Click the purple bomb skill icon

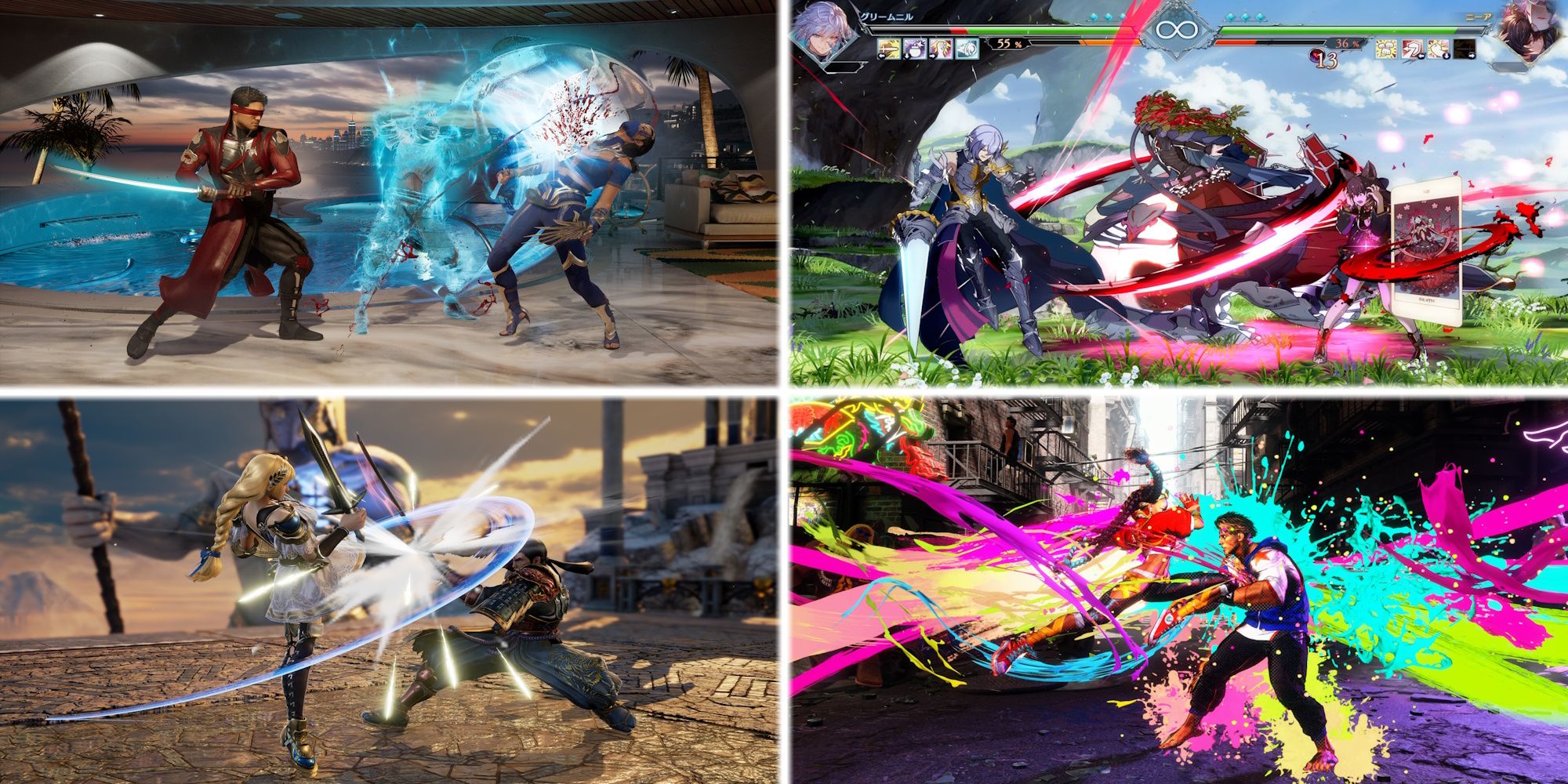pos(913,47)
